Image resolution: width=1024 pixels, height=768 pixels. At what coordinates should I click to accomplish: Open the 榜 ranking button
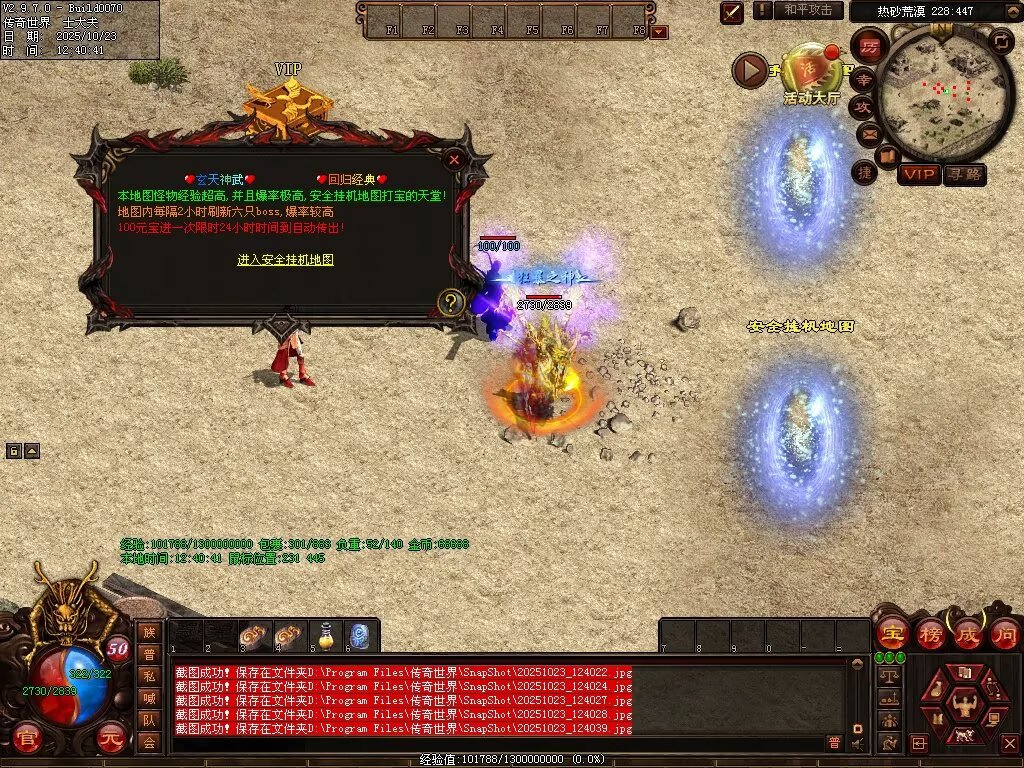click(x=930, y=634)
